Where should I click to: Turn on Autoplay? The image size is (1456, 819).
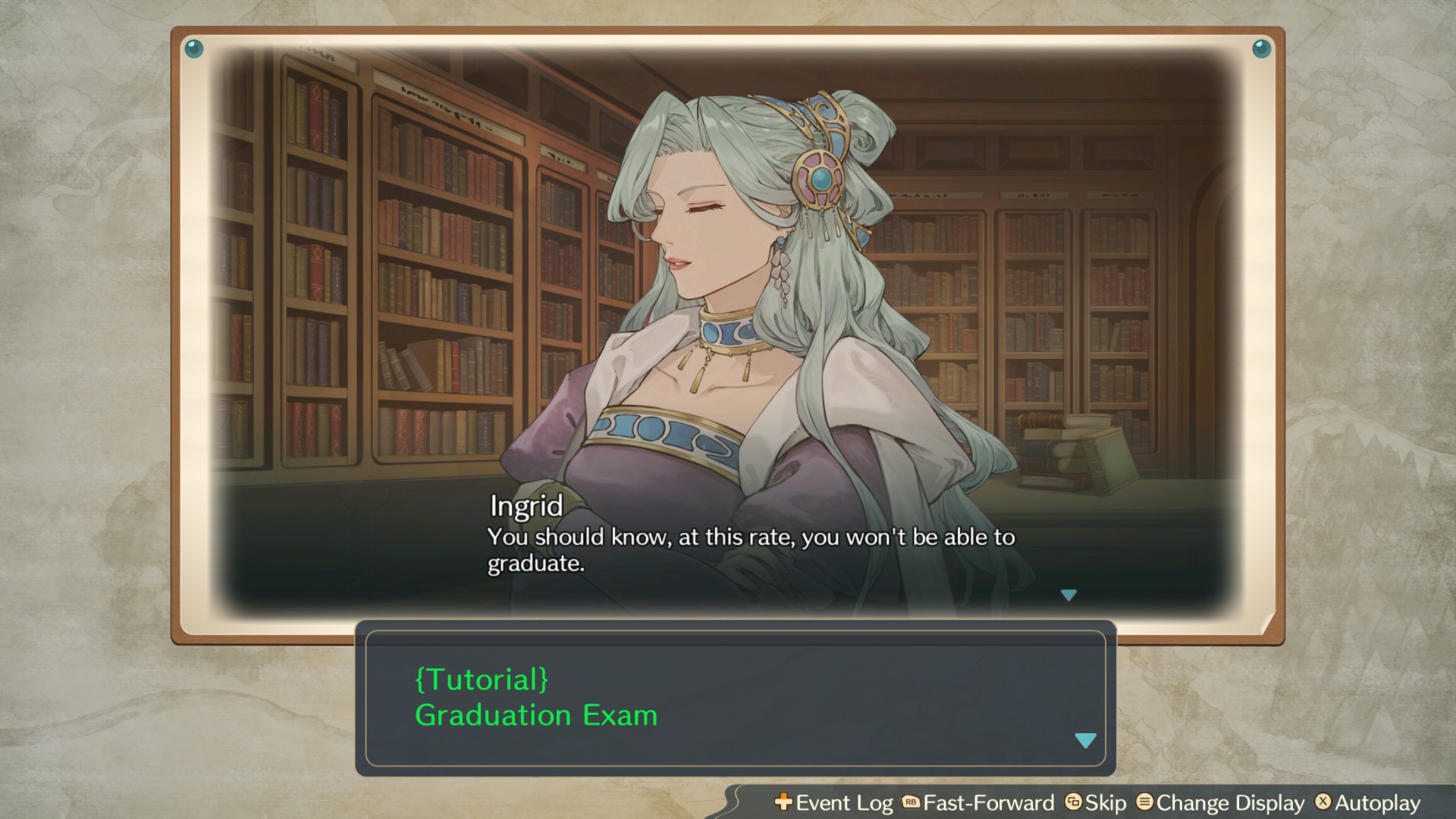(1368, 802)
